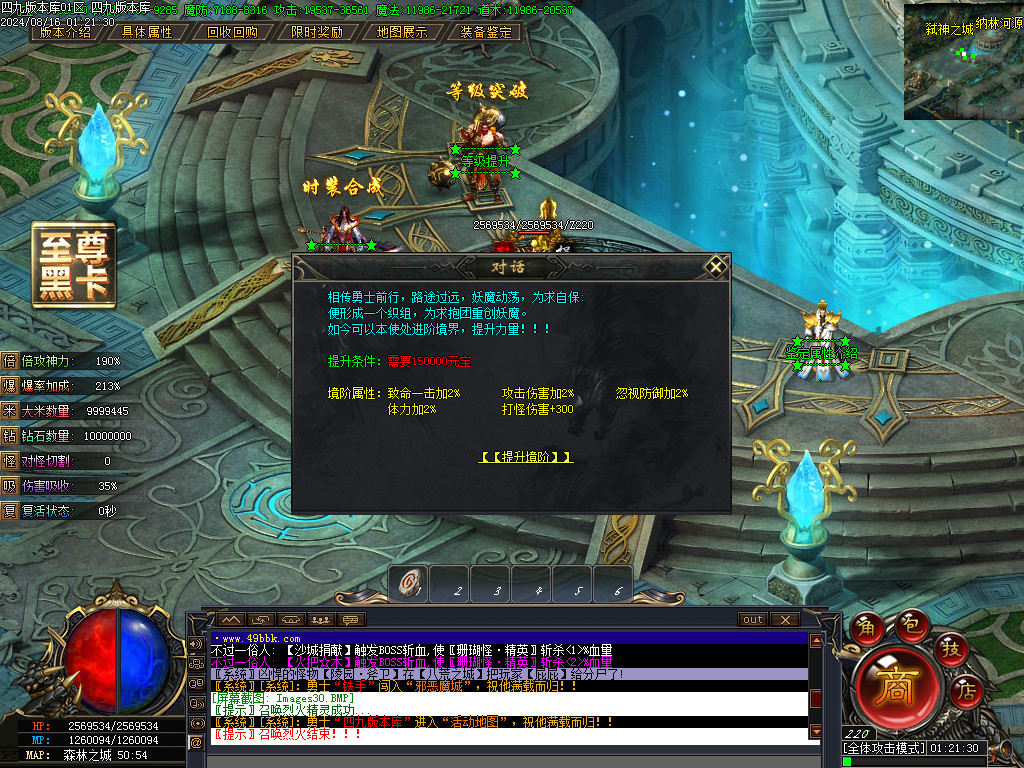Open the 技 skills button
This screenshot has width=1024, height=768.
pyautogui.click(x=951, y=648)
